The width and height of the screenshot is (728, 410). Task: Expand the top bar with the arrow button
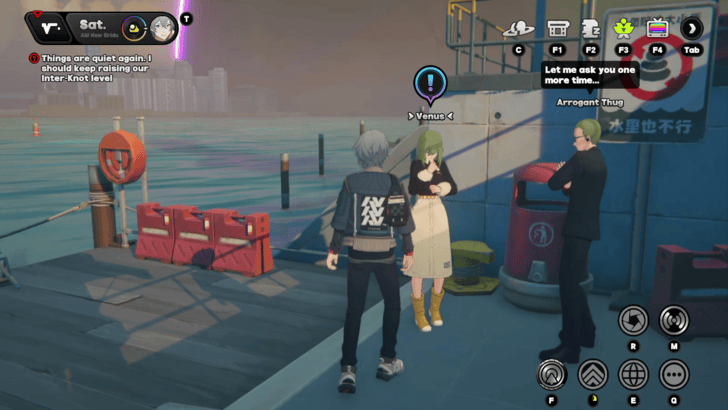pyautogui.click(x=692, y=28)
